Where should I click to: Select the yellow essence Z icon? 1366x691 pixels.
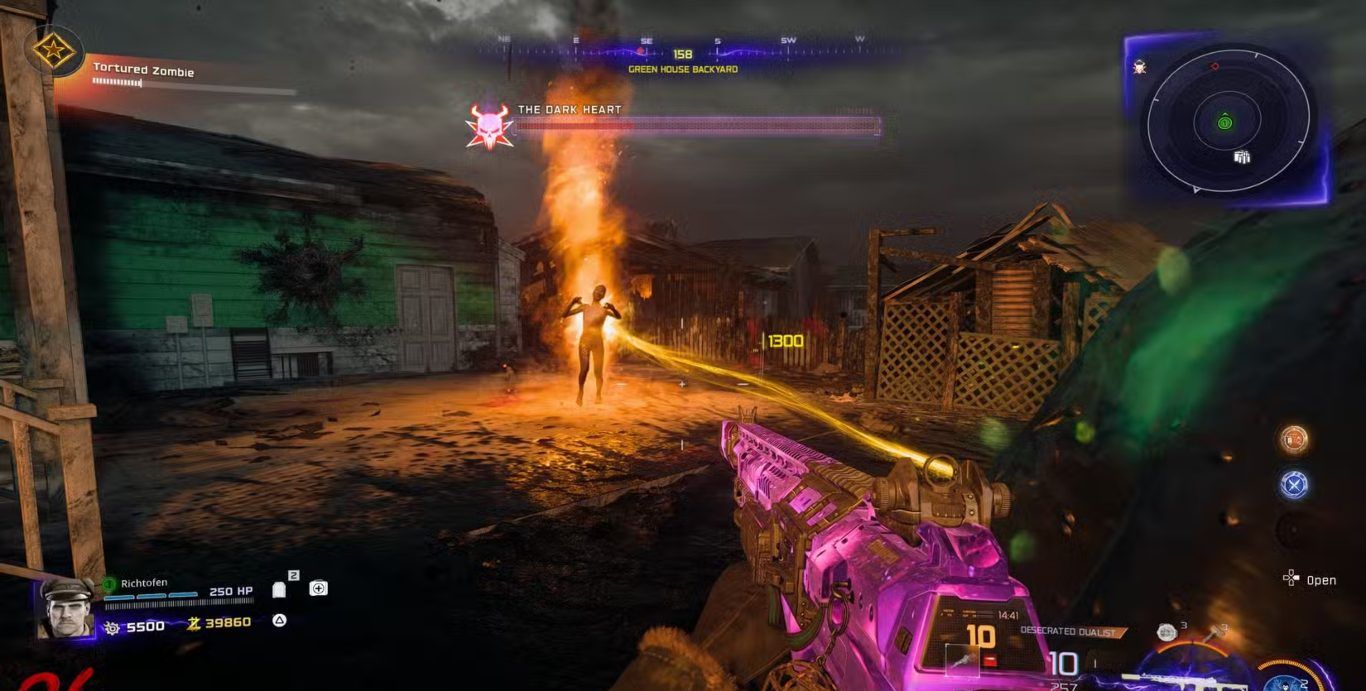(x=194, y=623)
